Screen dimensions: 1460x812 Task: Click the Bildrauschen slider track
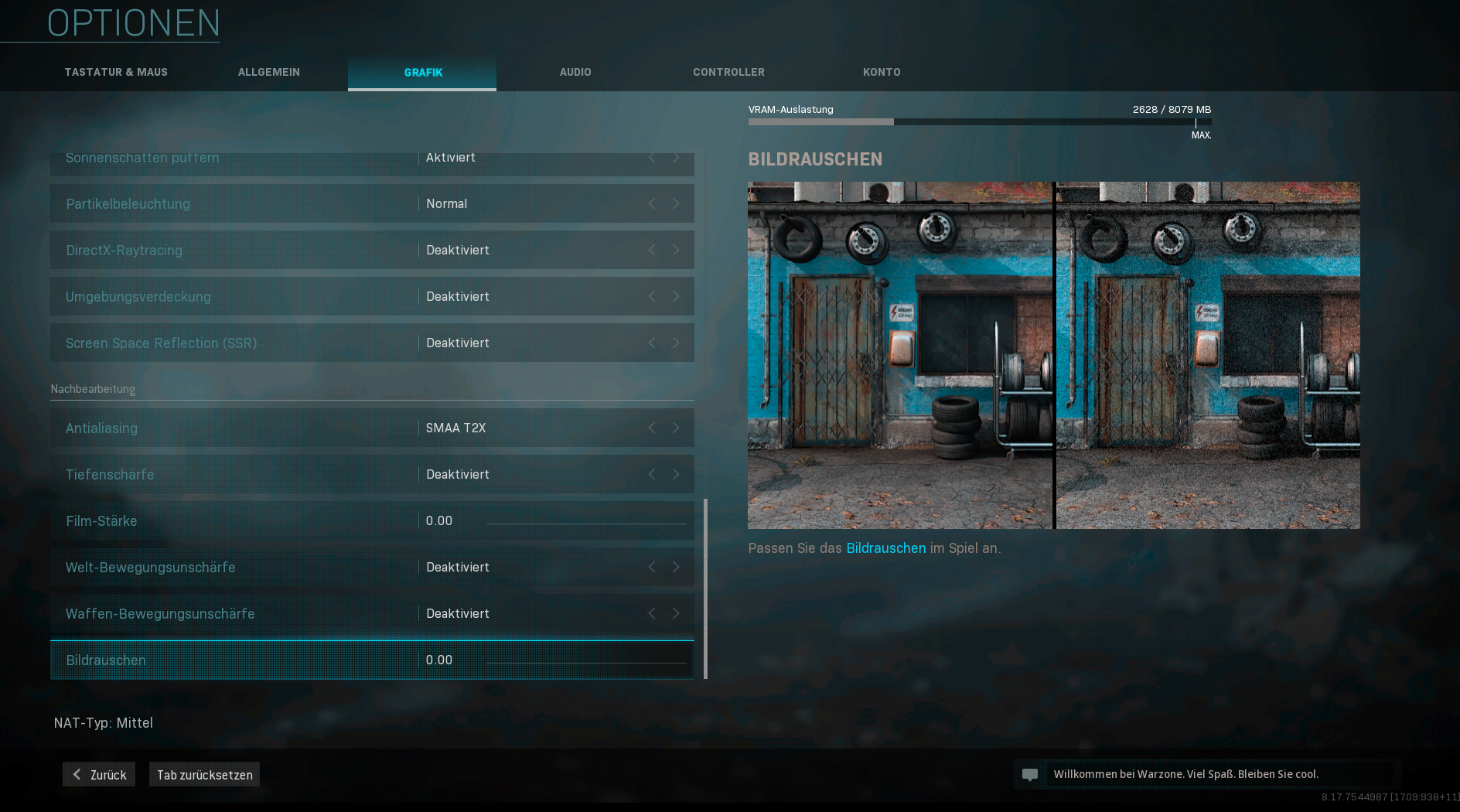(x=586, y=662)
